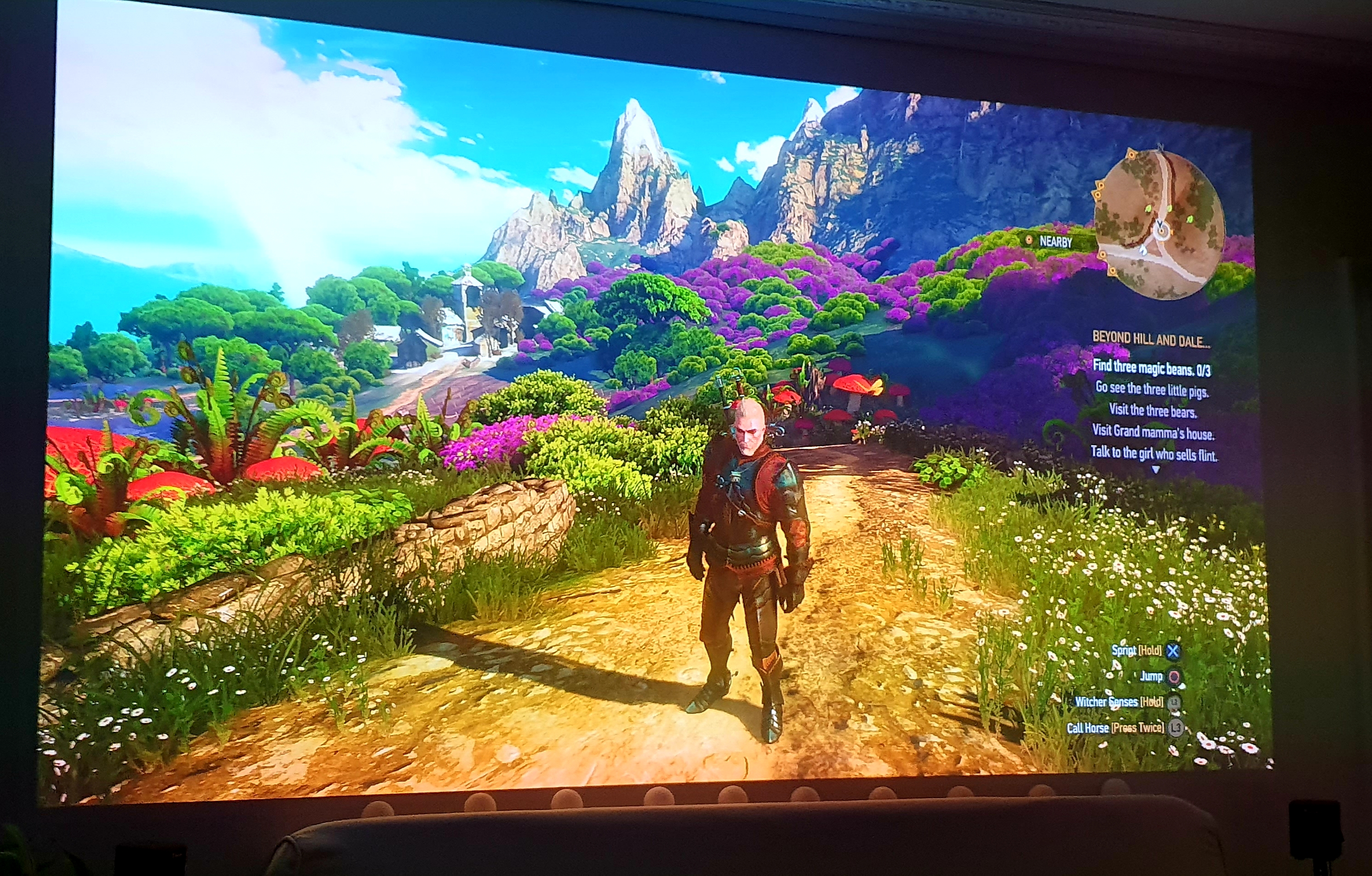Image resolution: width=1372 pixels, height=876 pixels.
Task: Expand objectives with the down arrow
Action: (1155, 470)
